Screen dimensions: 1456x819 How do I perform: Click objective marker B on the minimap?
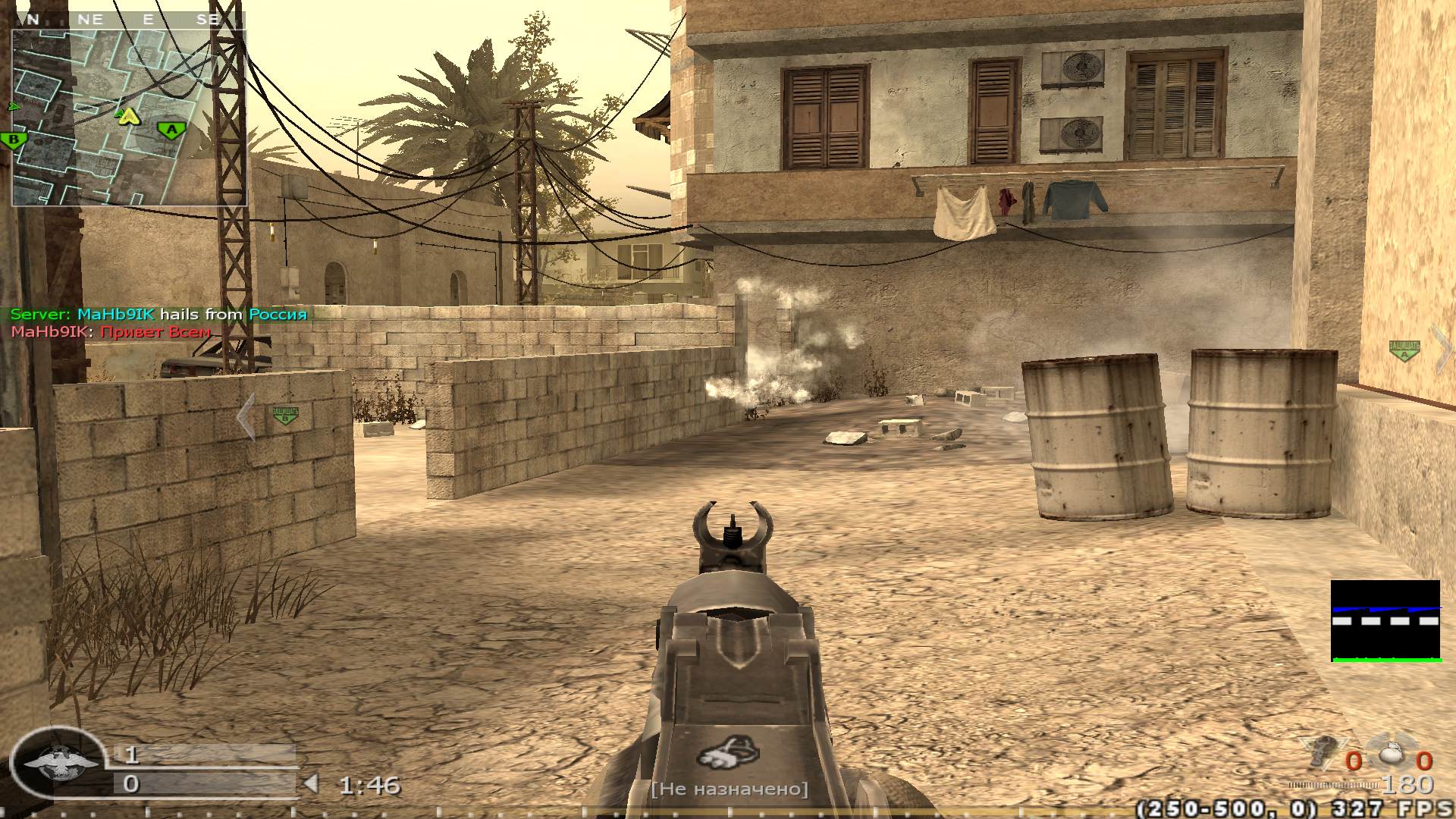click(13, 140)
